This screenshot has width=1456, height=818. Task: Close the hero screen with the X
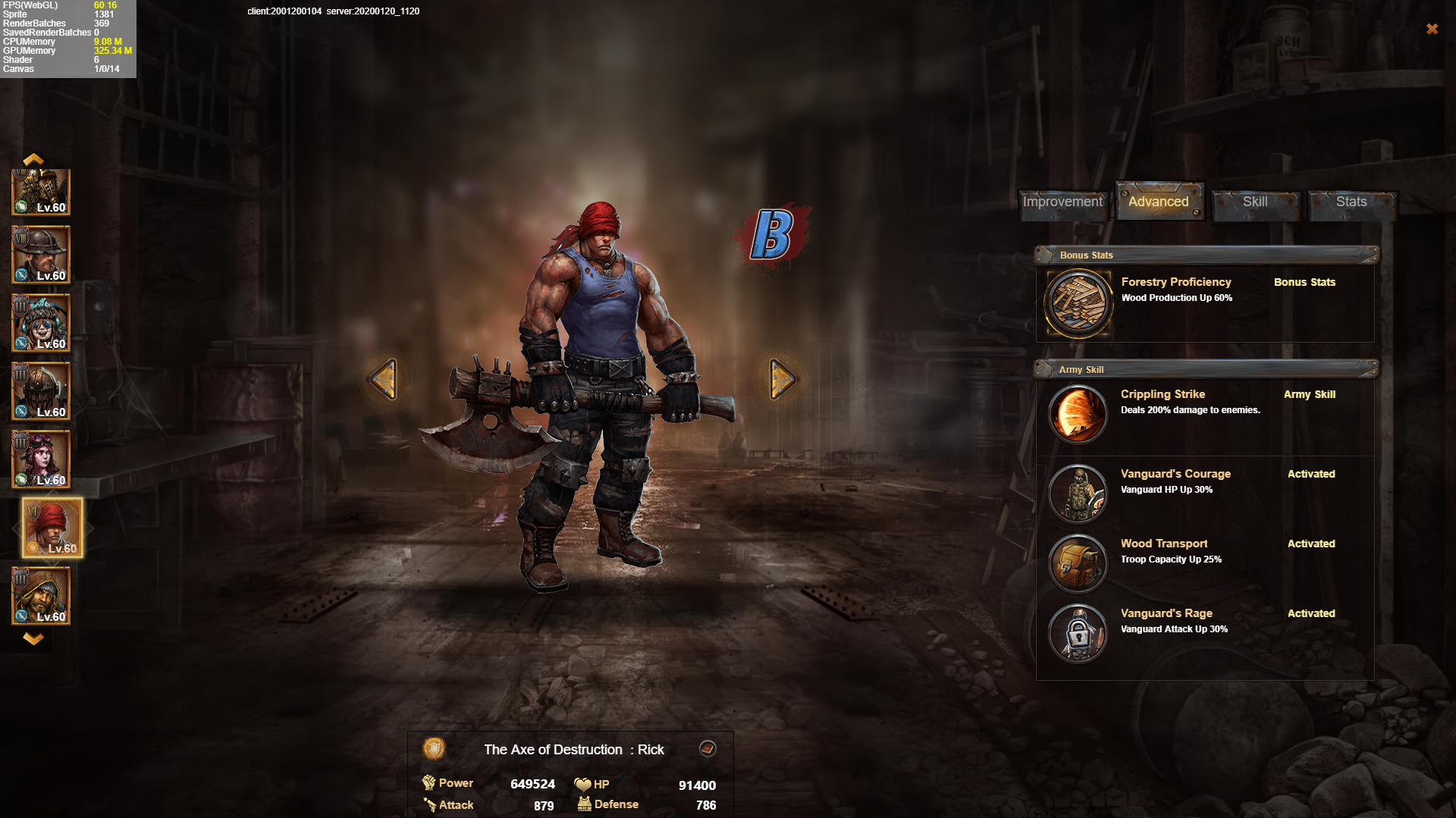(x=1432, y=29)
